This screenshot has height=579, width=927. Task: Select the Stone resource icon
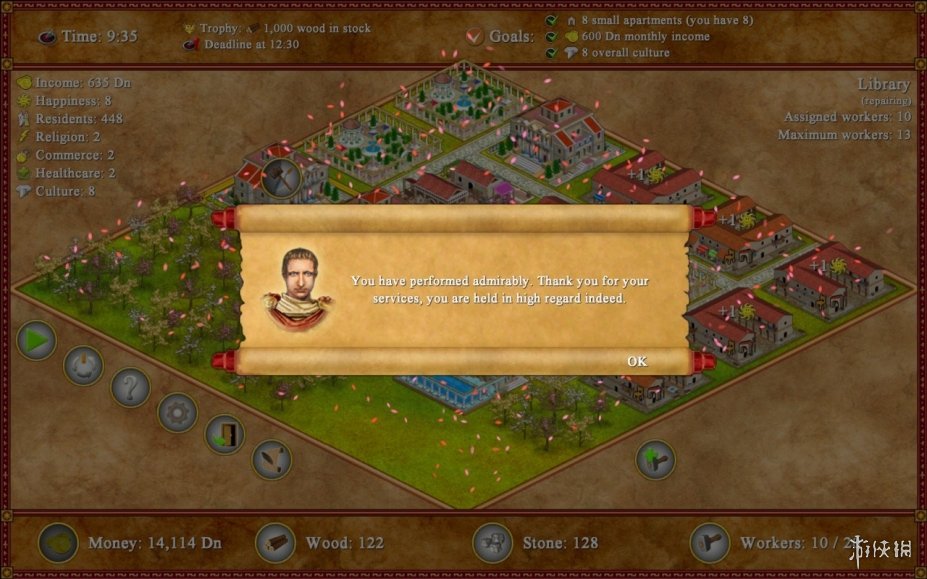(492, 543)
